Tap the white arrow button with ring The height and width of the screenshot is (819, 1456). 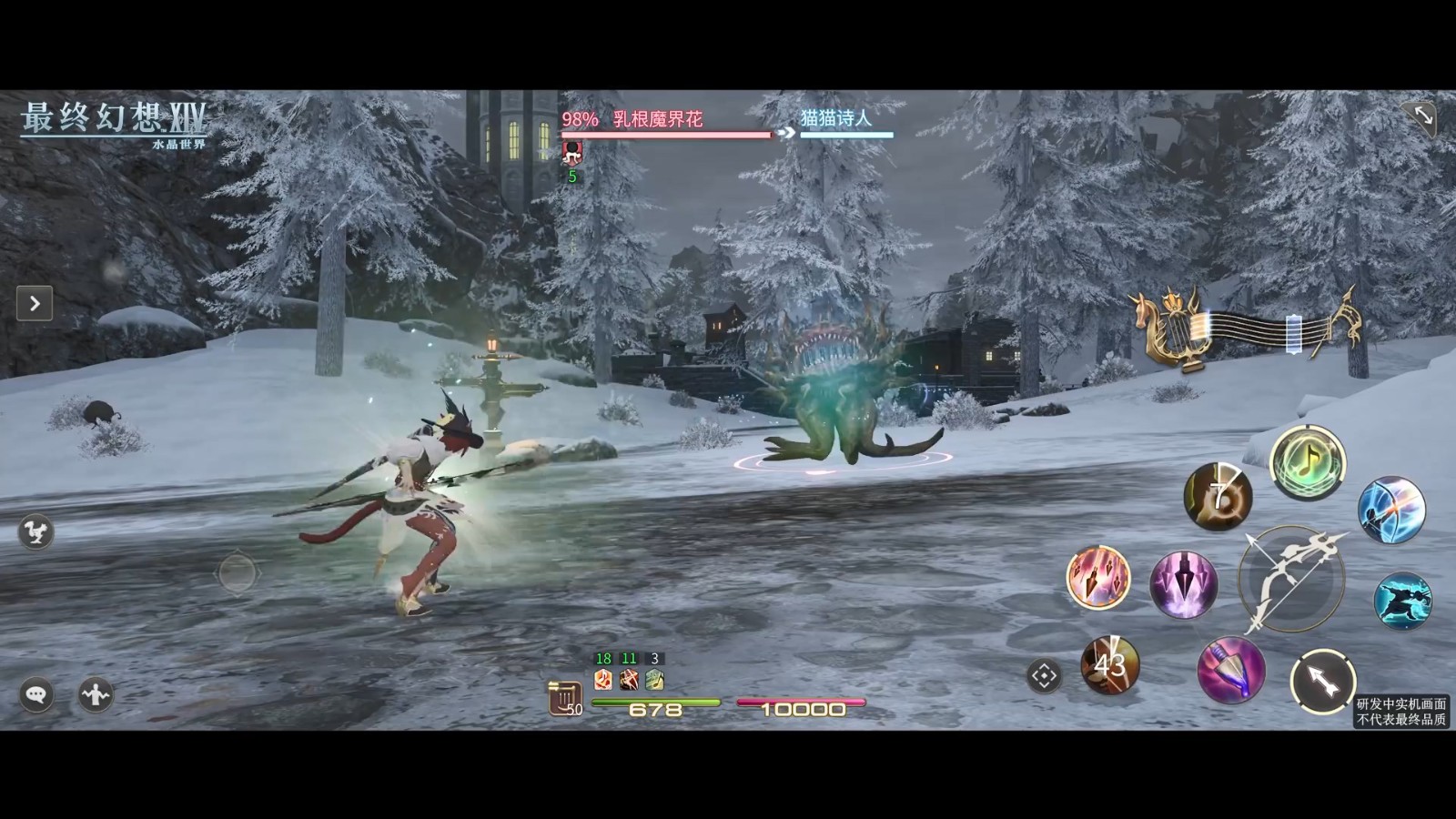click(1322, 681)
